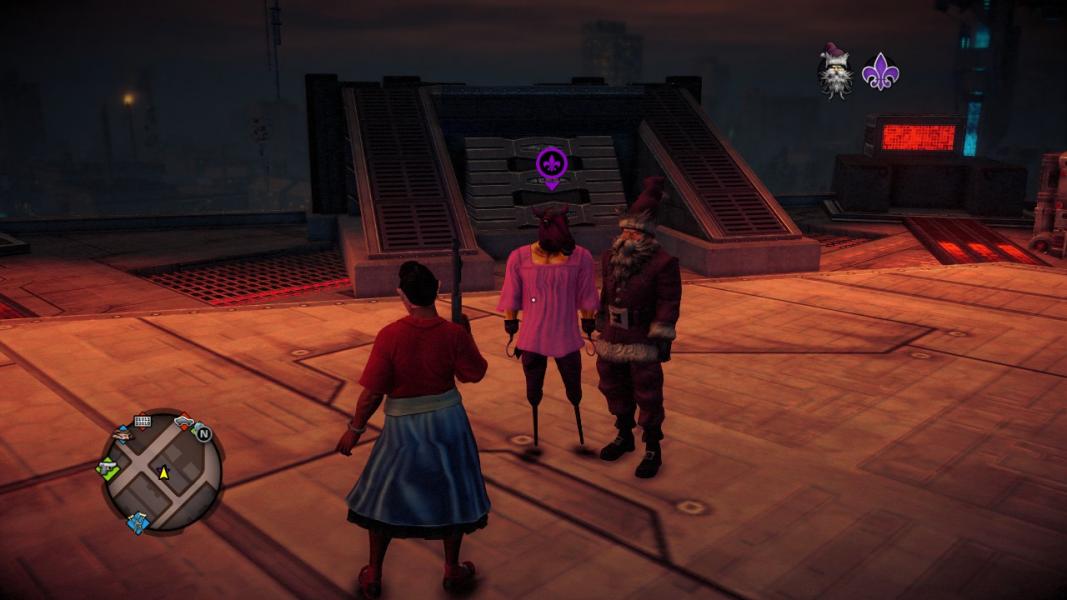Screen dimensions: 1067x600
Task: Click the Santa homie portrait icon
Action: (x=835, y=72)
